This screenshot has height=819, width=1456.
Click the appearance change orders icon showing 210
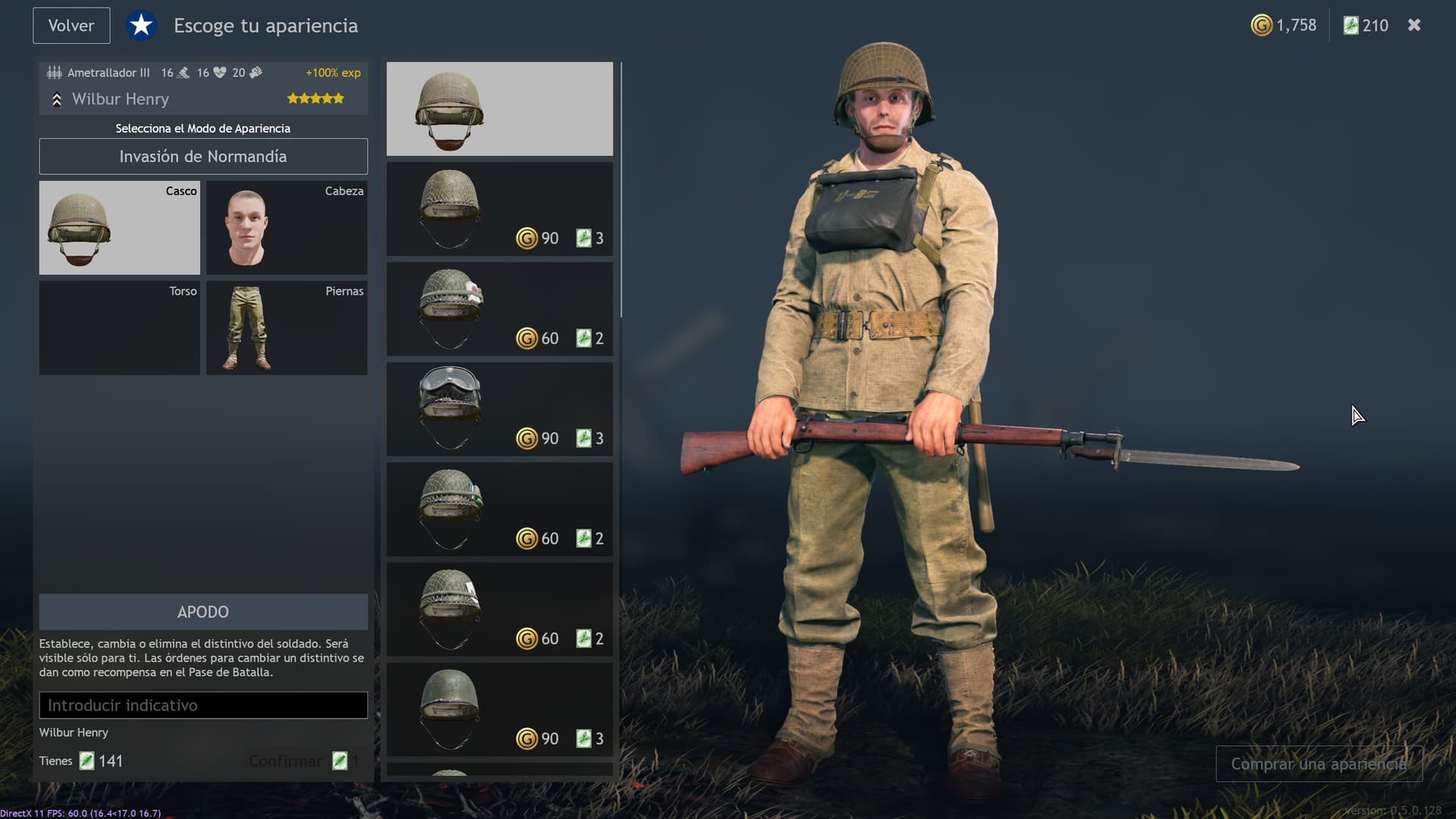coord(1351,25)
